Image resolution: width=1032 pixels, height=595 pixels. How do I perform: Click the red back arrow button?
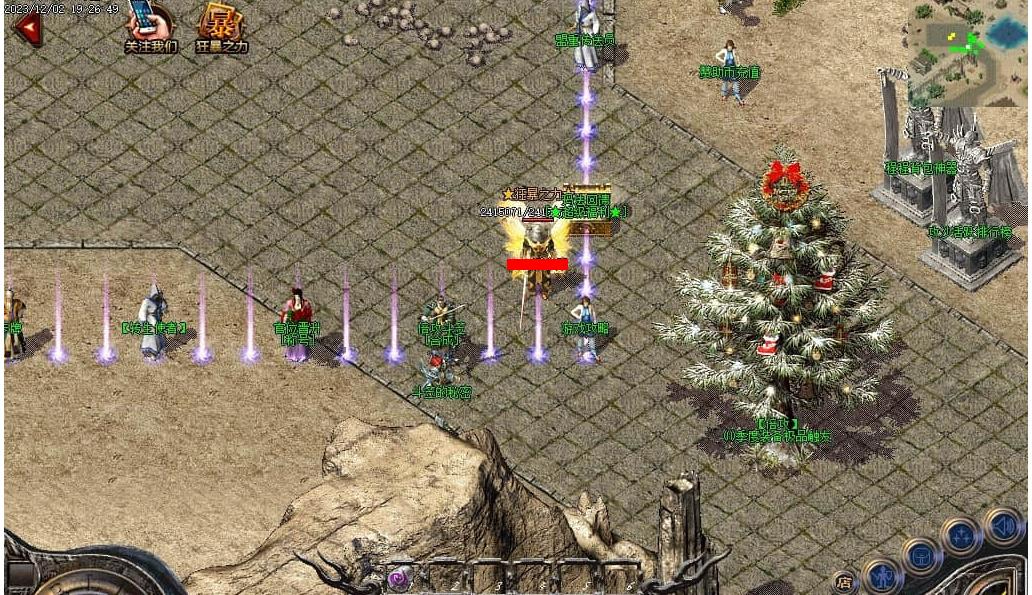coord(27,27)
